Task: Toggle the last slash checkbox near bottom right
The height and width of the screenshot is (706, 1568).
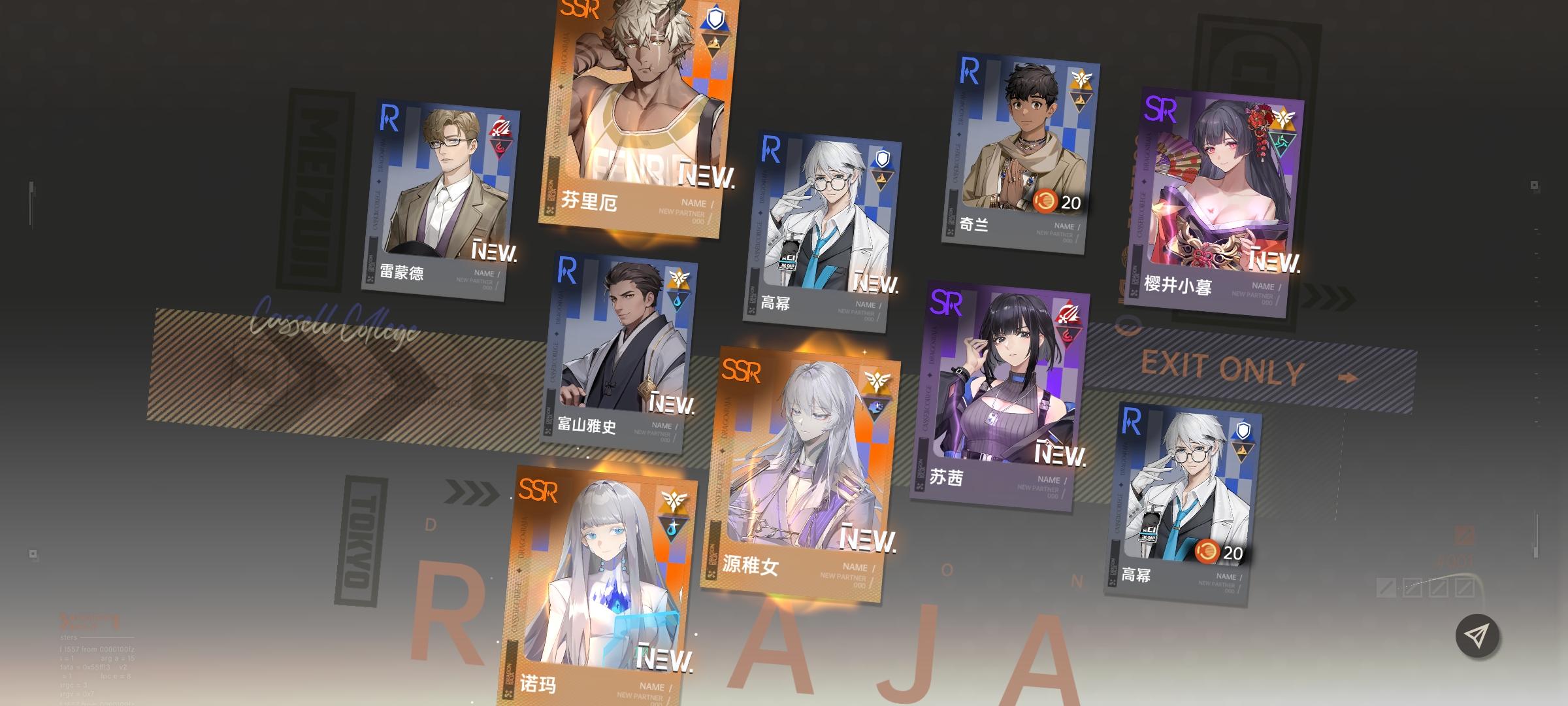Action: tap(1465, 586)
